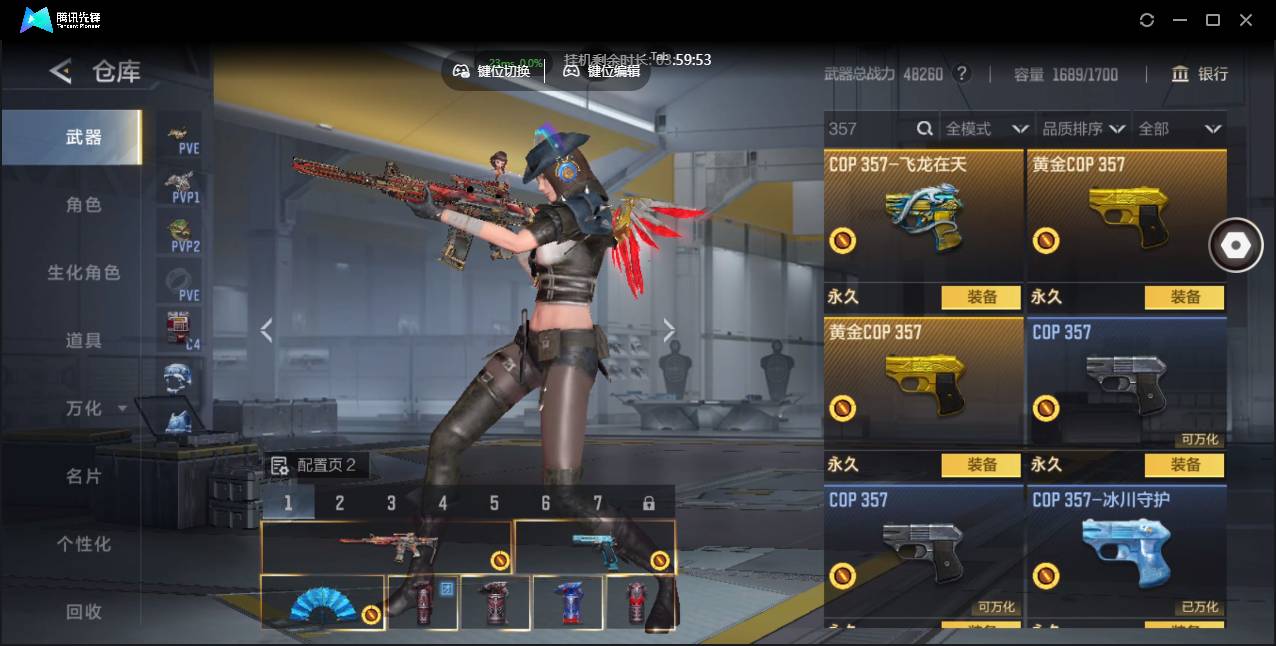The height and width of the screenshot is (646, 1276).
Task: Expand the 全部 filter dropdown
Action: point(1179,129)
